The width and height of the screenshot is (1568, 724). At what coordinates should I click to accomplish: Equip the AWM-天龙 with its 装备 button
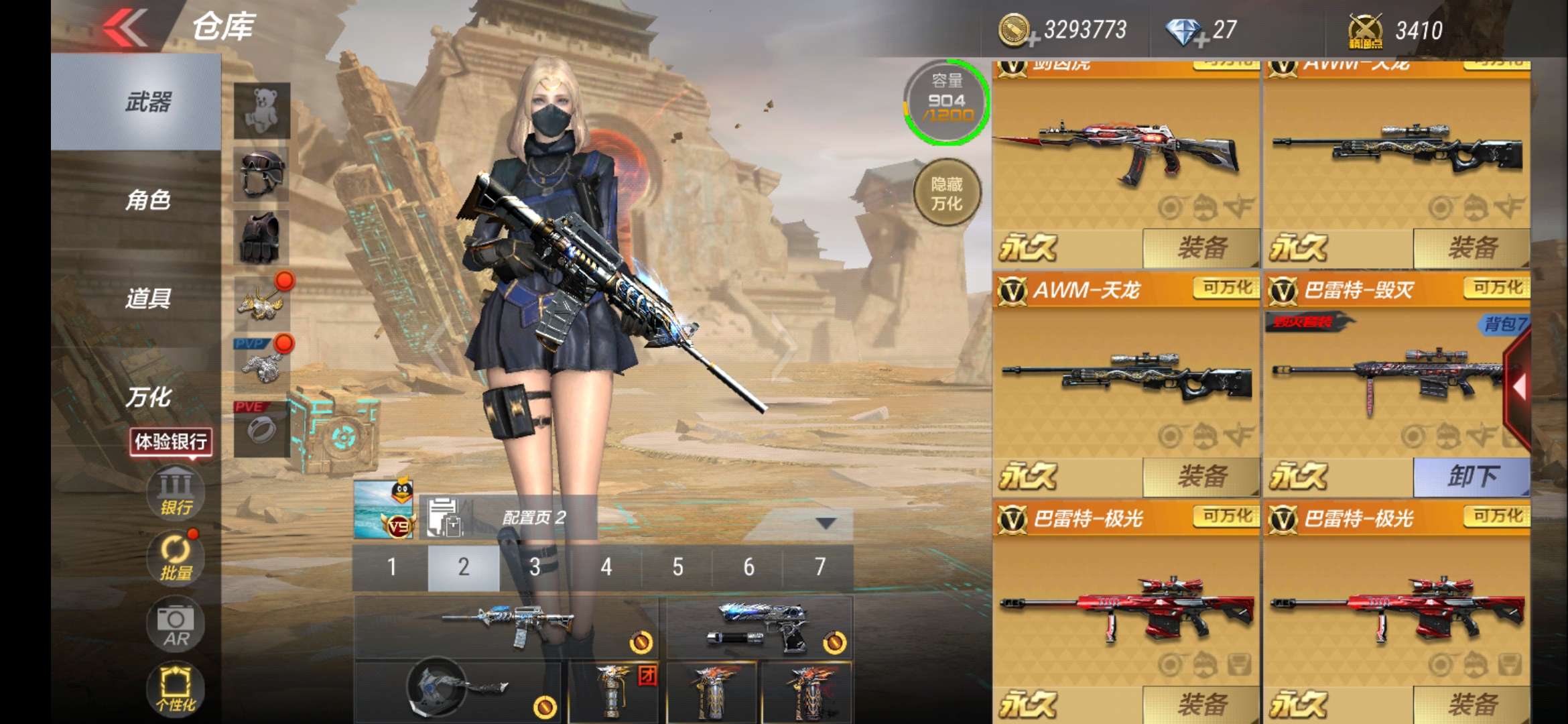(1201, 477)
